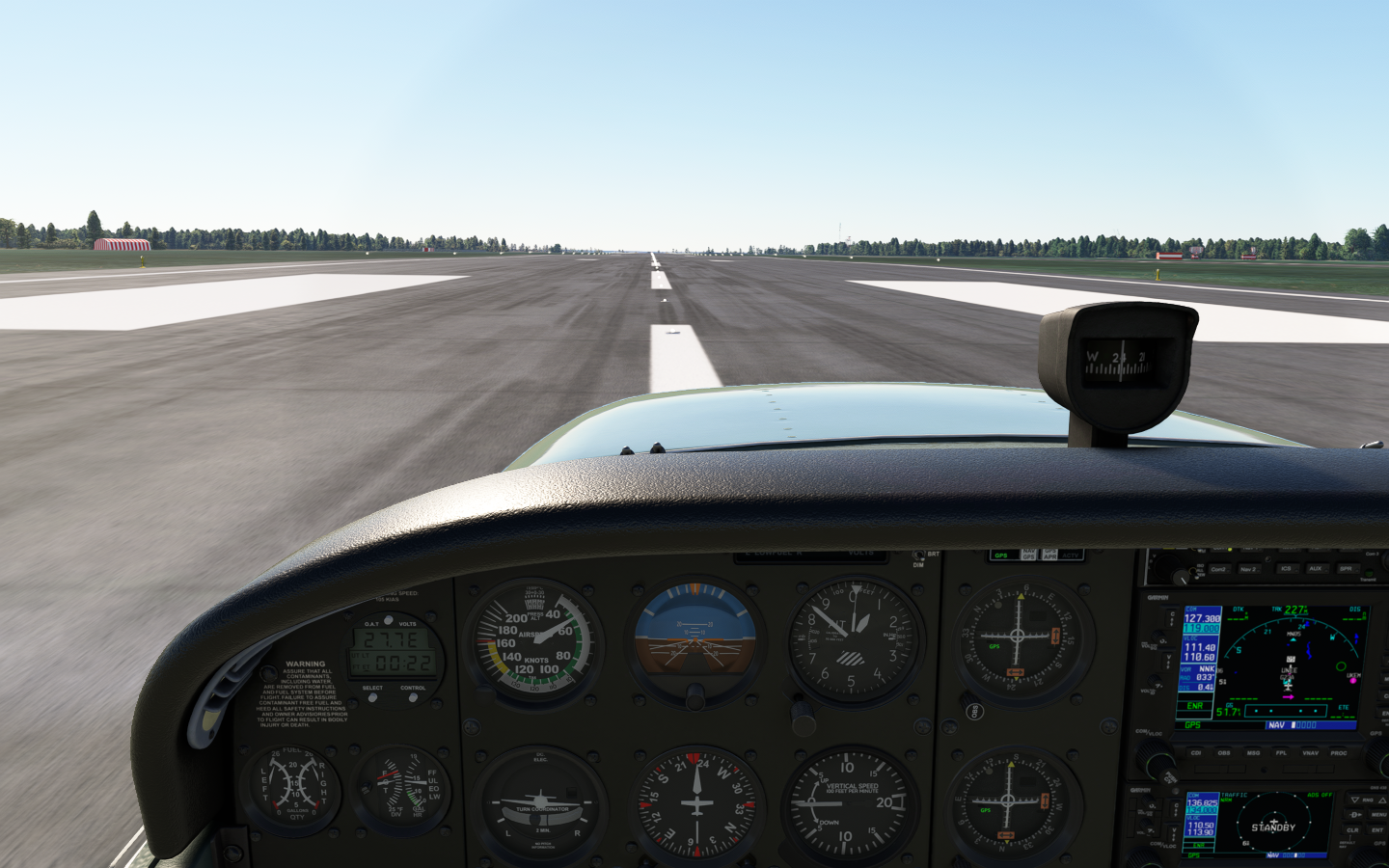Viewport: 1389px width, 868px height.
Task: Toggle the AUX audio panel button
Action: click(x=1315, y=569)
